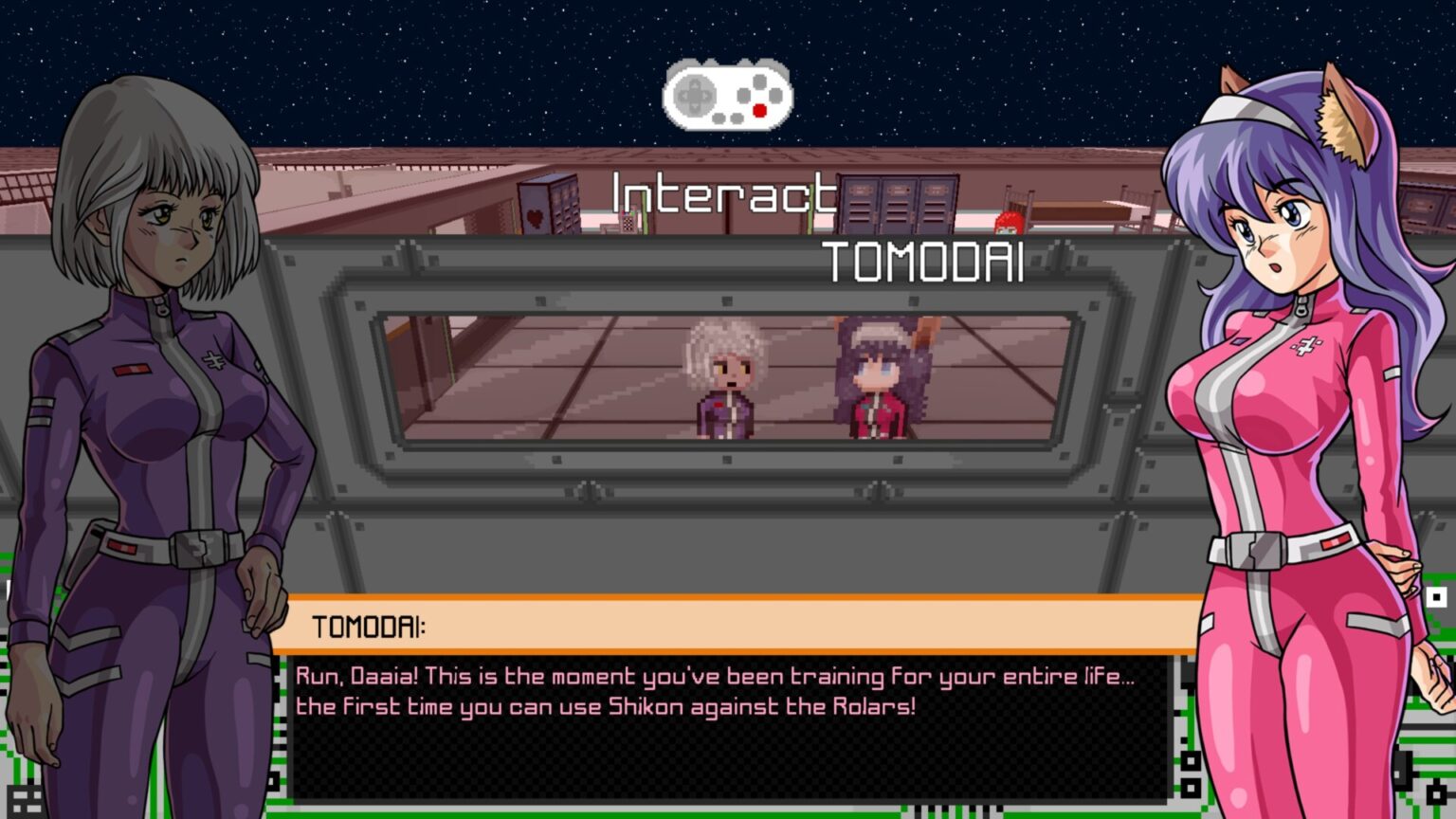
Task: Click the Interact prompt text
Action: point(725,195)
